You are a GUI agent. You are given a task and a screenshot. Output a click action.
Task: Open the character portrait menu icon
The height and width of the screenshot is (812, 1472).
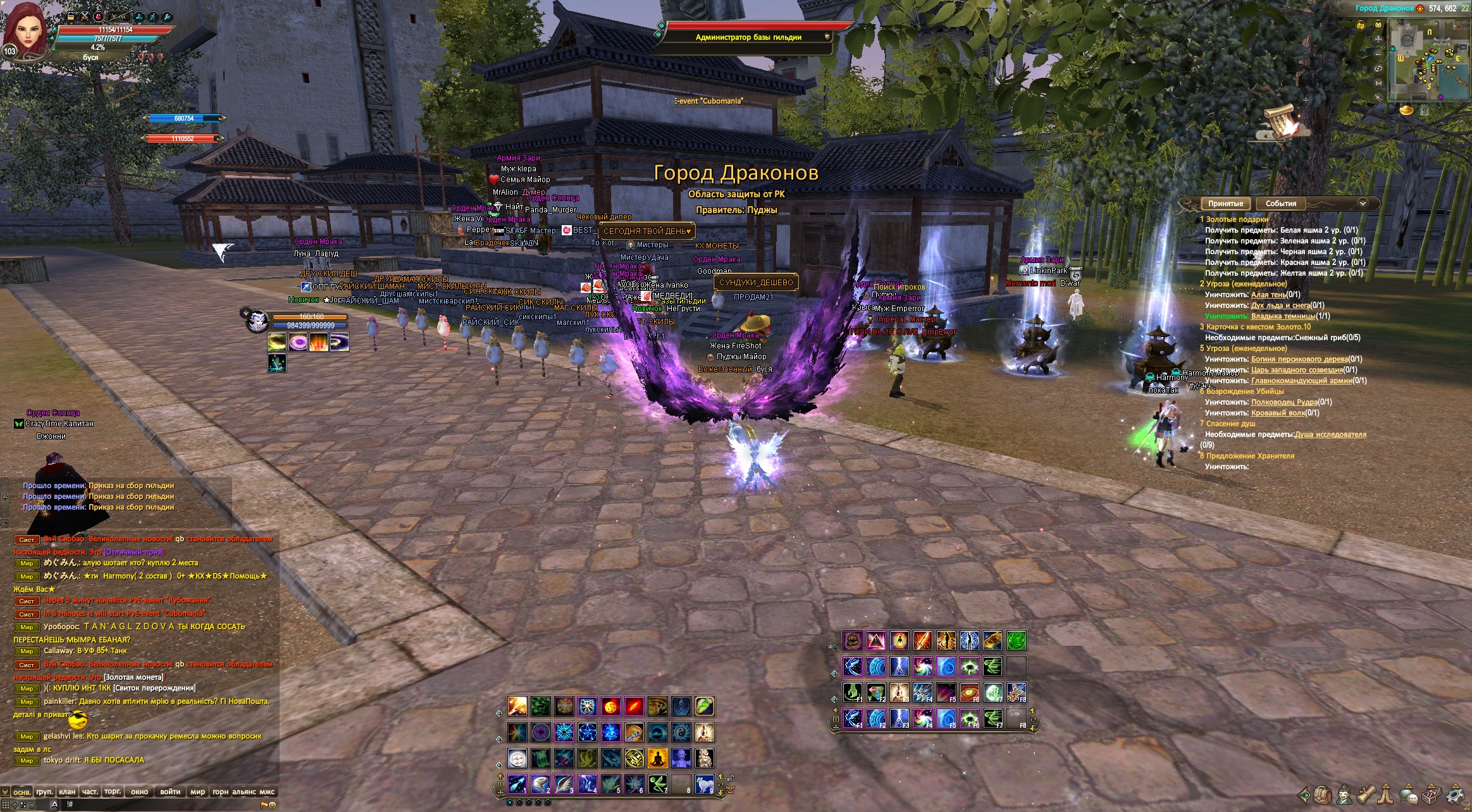(x=1344, y=794)
